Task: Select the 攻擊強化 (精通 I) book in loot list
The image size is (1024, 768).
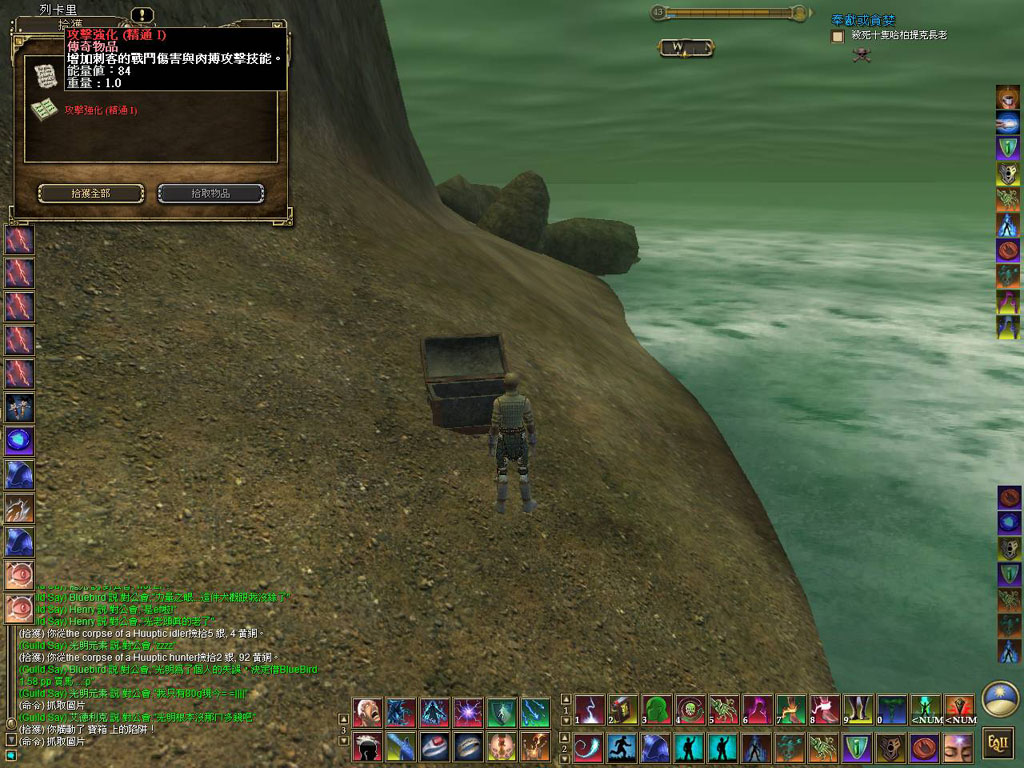Action: (x=100, y=110)
